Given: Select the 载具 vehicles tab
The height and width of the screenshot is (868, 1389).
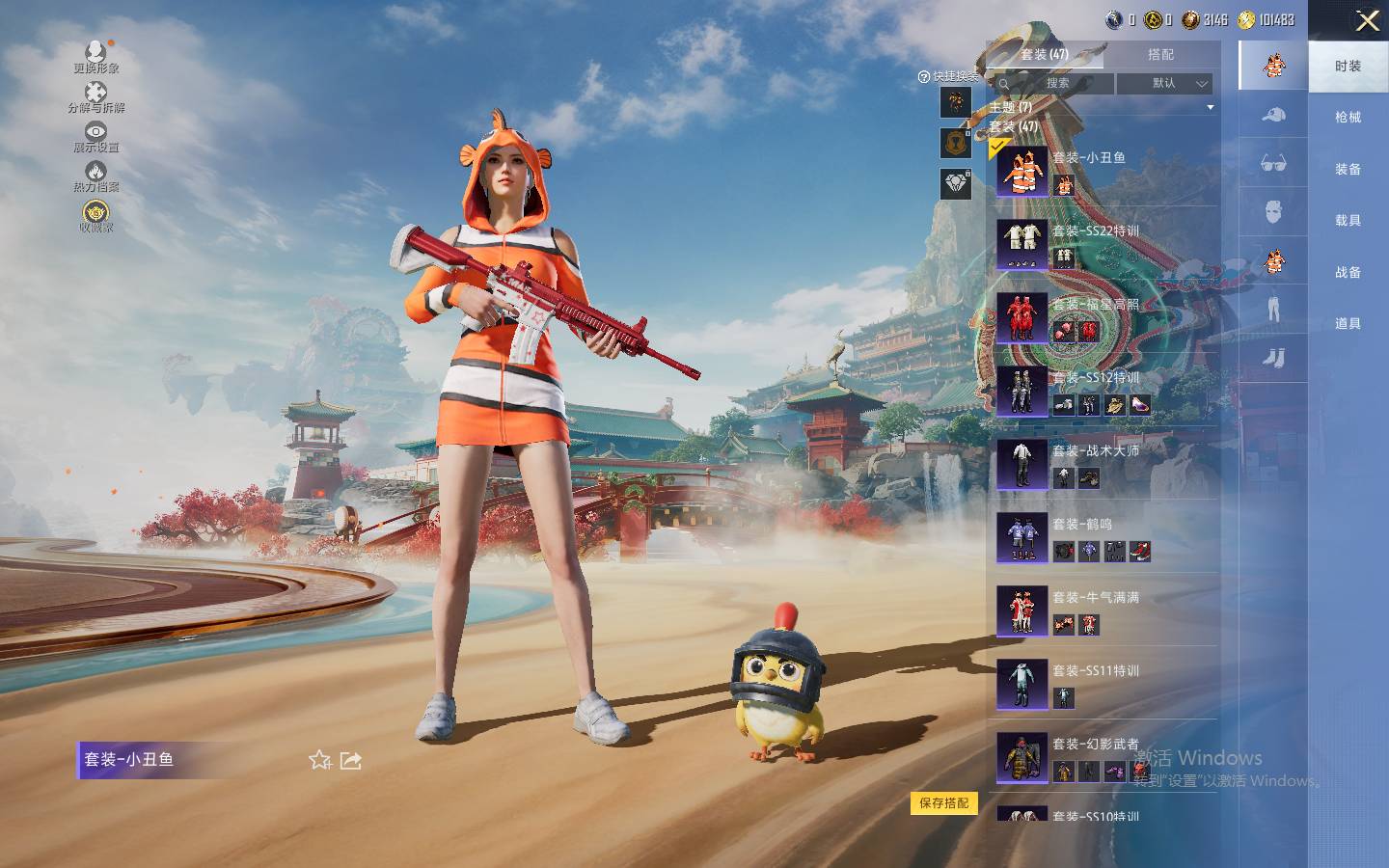Looking at the screenshot, I should [1348, 221].
